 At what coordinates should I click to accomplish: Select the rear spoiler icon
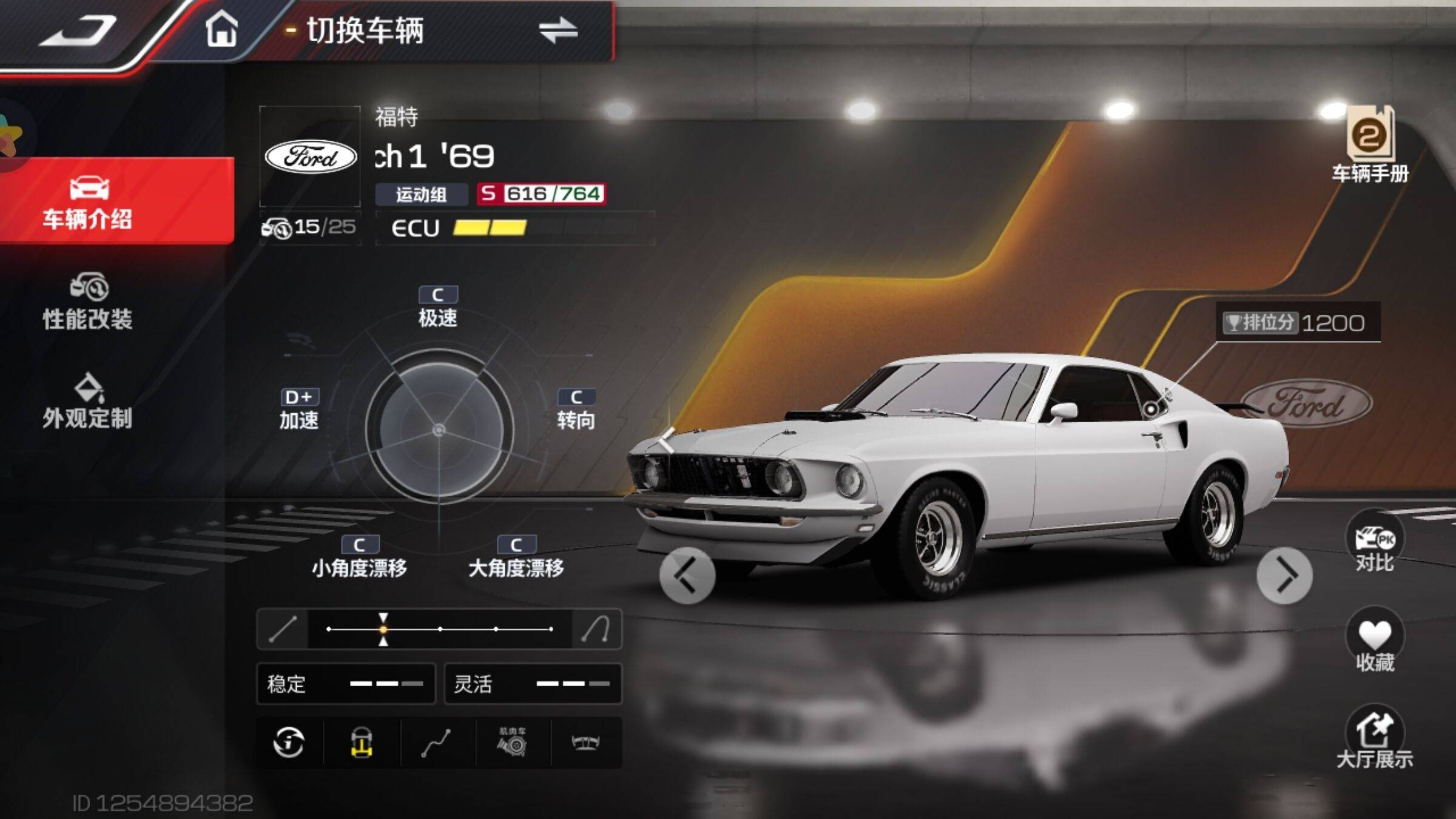(586, 742)
